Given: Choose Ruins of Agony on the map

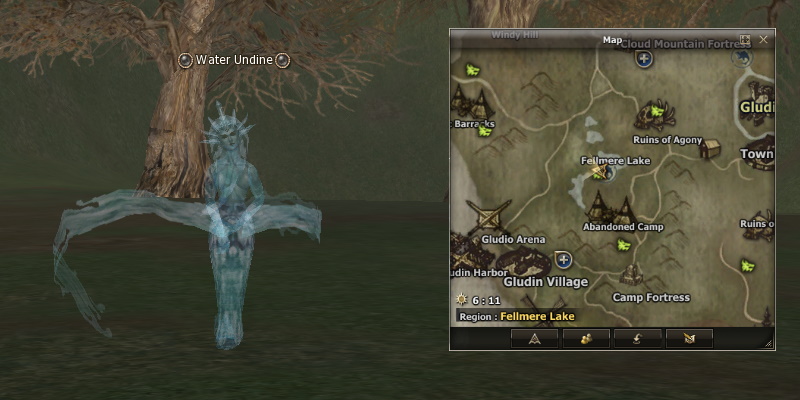Looking at the screenshot, I should (667, 140).
